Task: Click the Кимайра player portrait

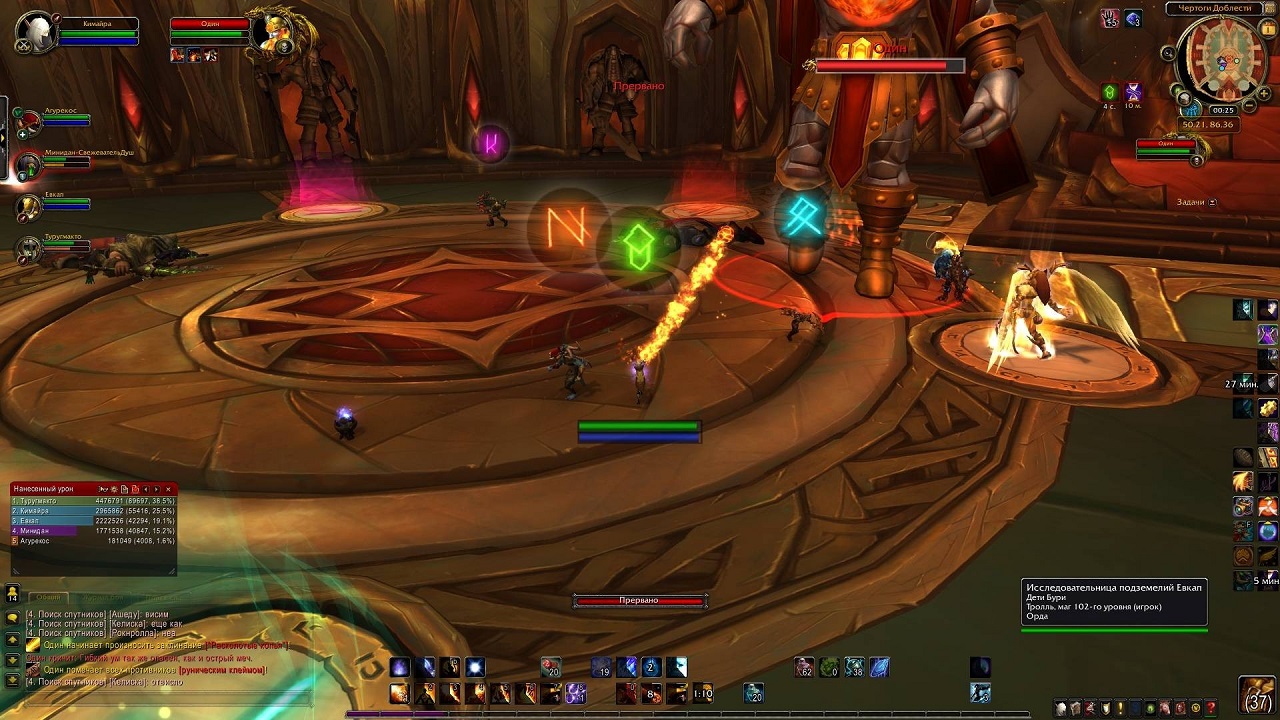Action: [35, 31]
